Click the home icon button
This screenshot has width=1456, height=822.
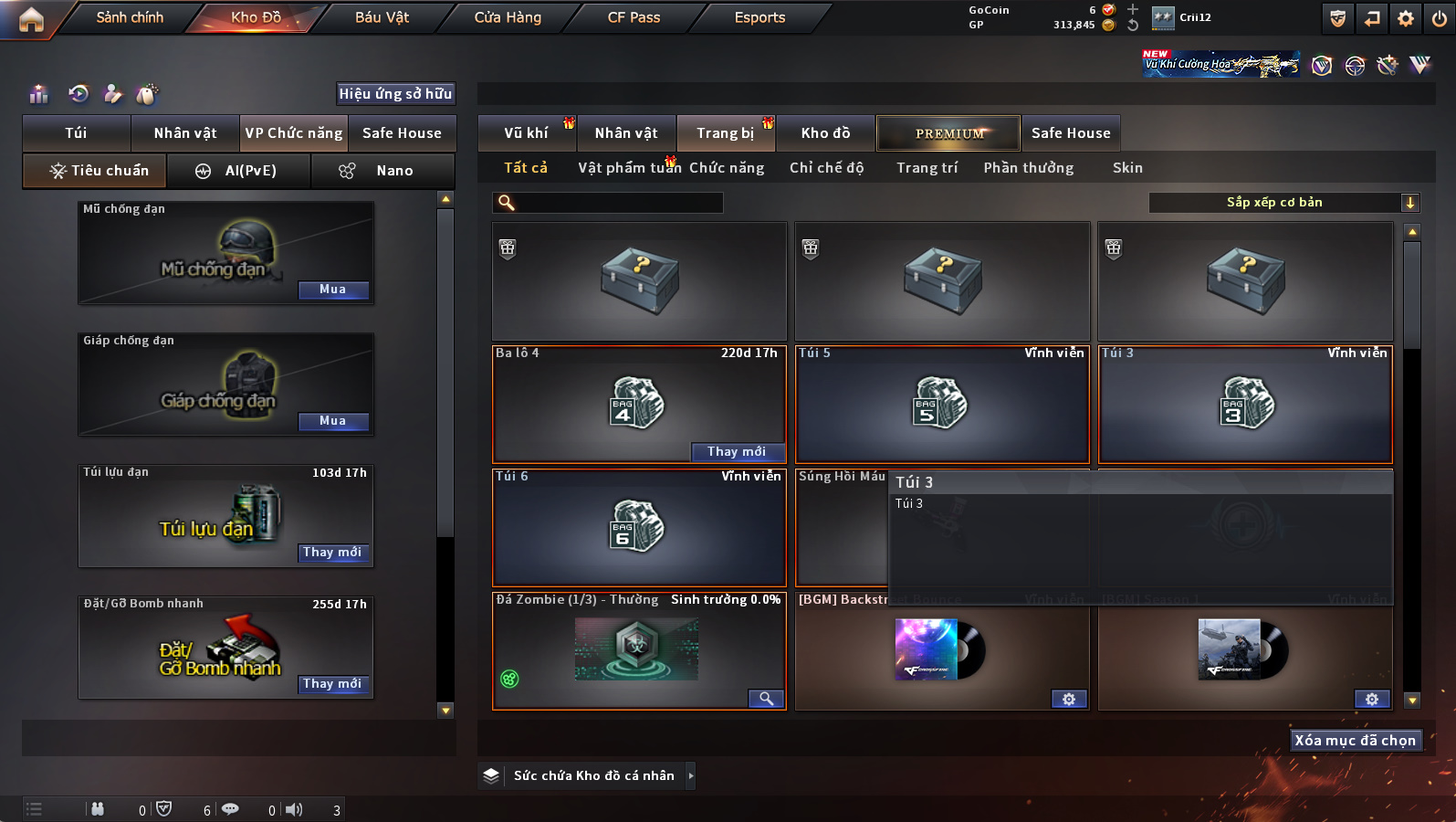31,19
